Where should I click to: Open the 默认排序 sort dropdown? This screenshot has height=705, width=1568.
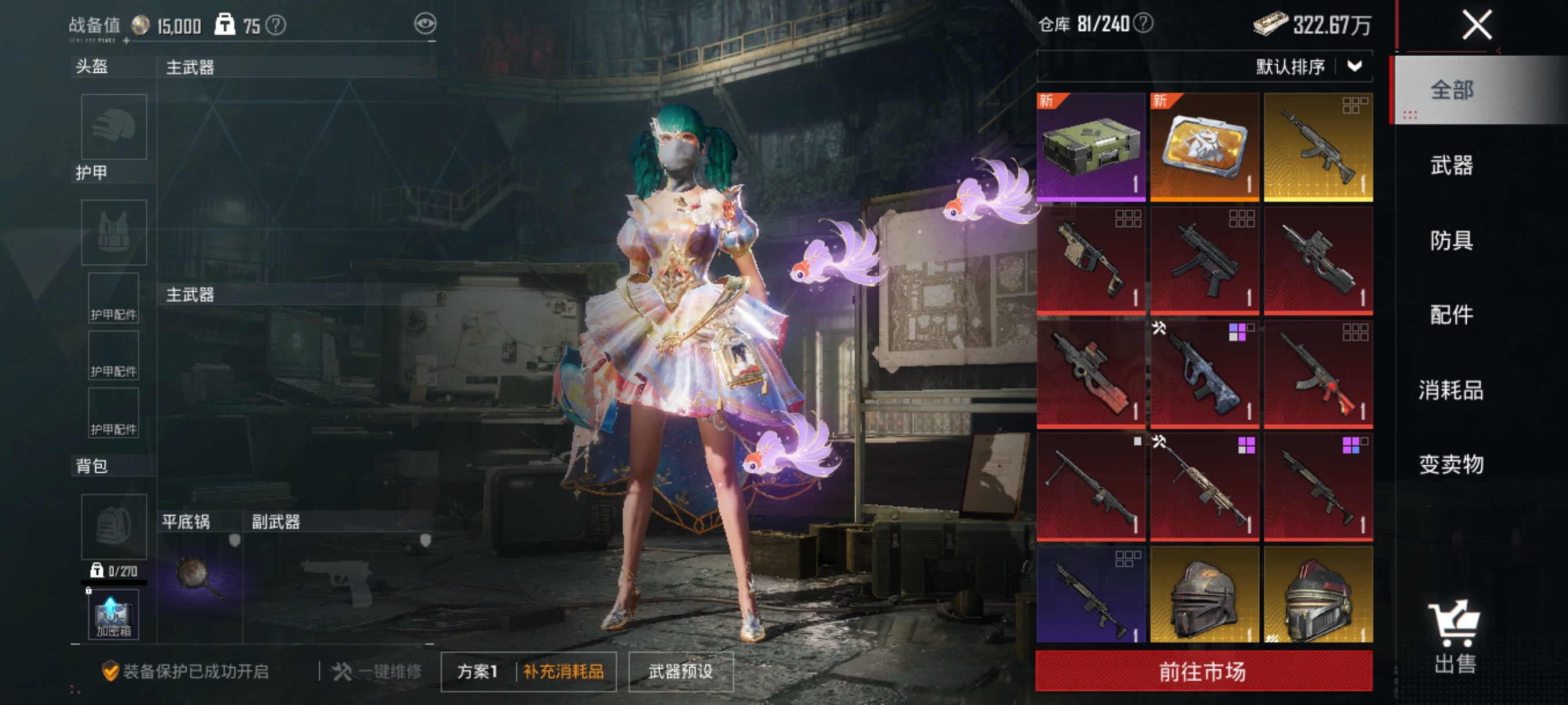1307,66
